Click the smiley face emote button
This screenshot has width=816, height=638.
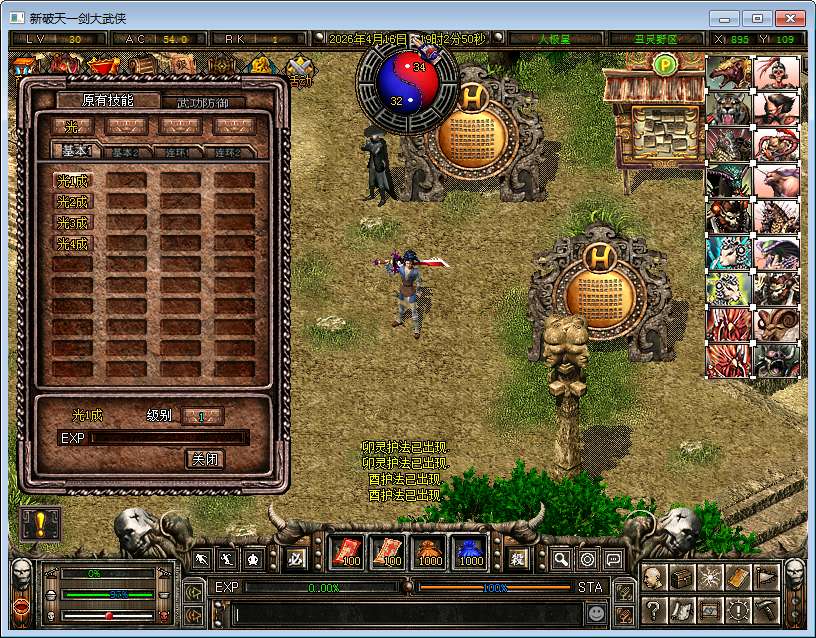596,612
